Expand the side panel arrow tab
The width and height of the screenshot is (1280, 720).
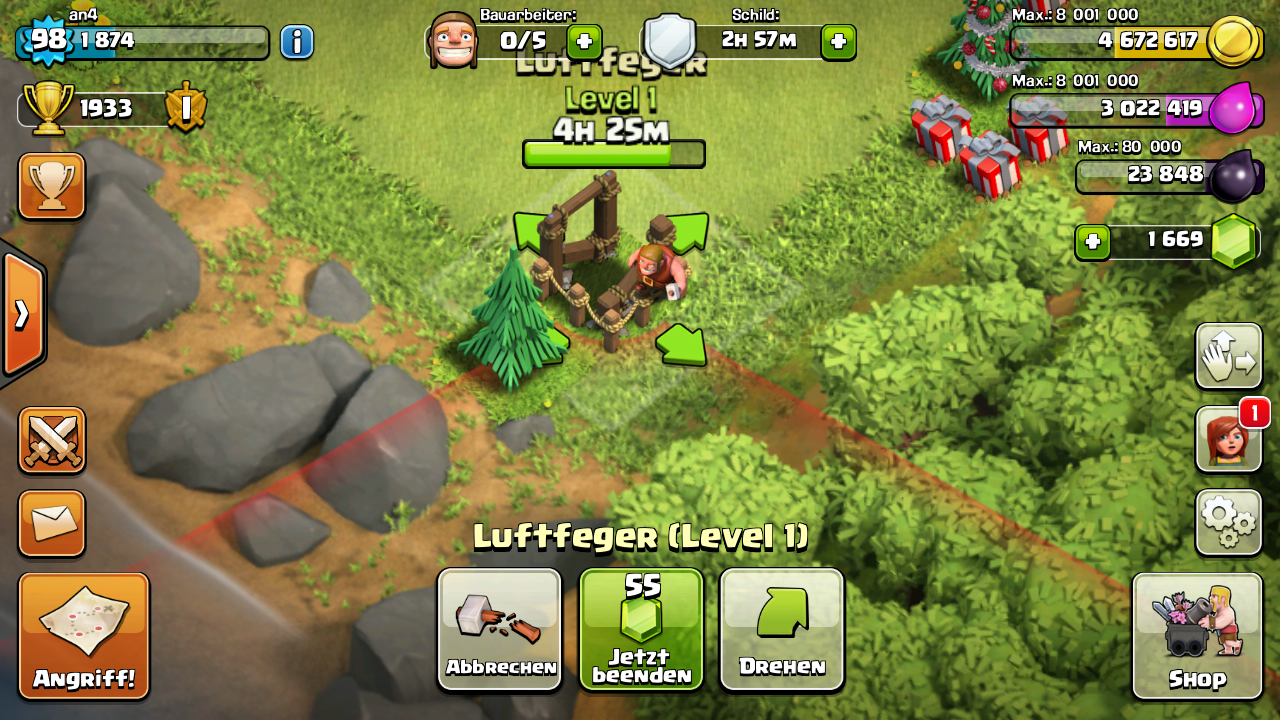(22, 314)
